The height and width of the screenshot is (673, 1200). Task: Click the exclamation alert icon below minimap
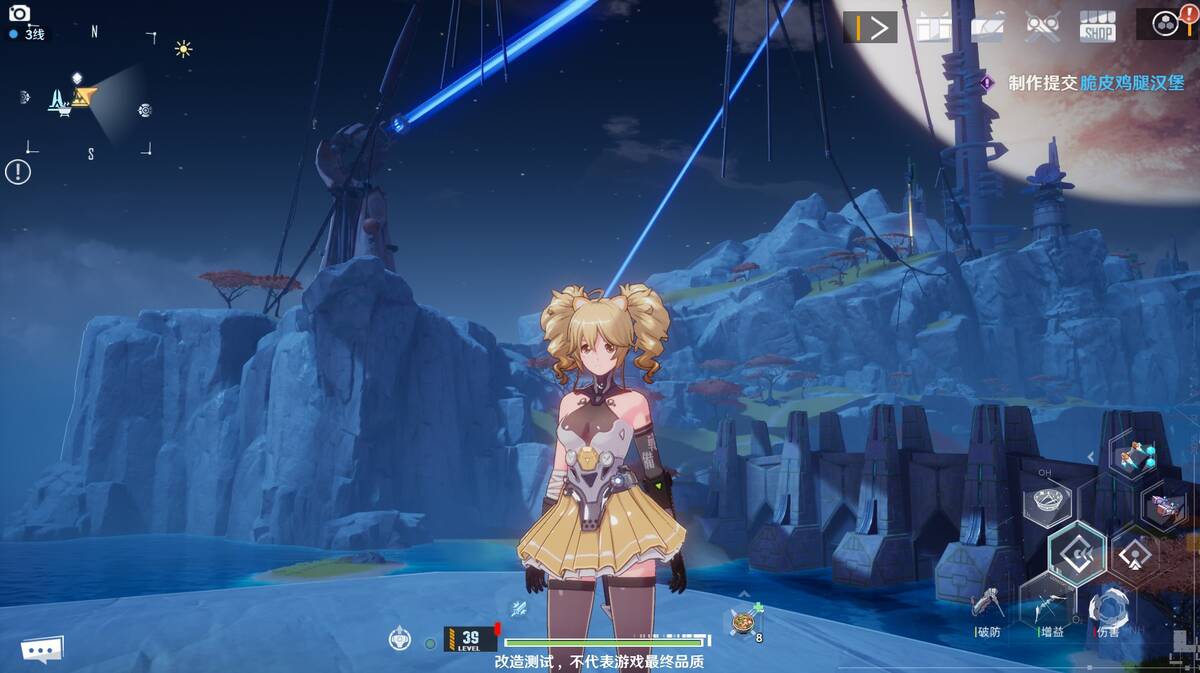18,171
